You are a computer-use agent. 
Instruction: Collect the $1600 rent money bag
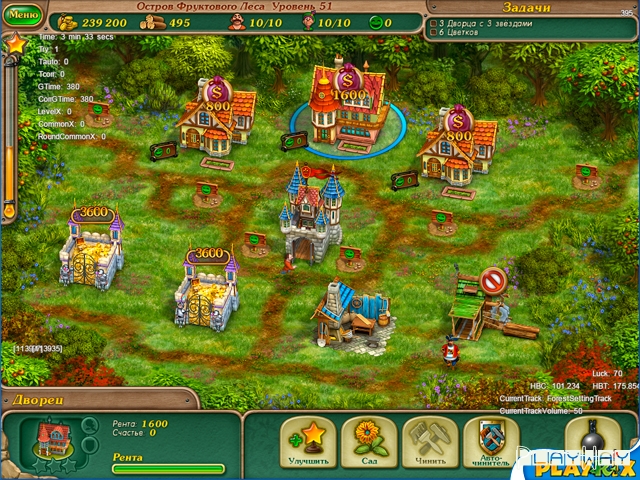pyautogui.click(x=347, y=80)
